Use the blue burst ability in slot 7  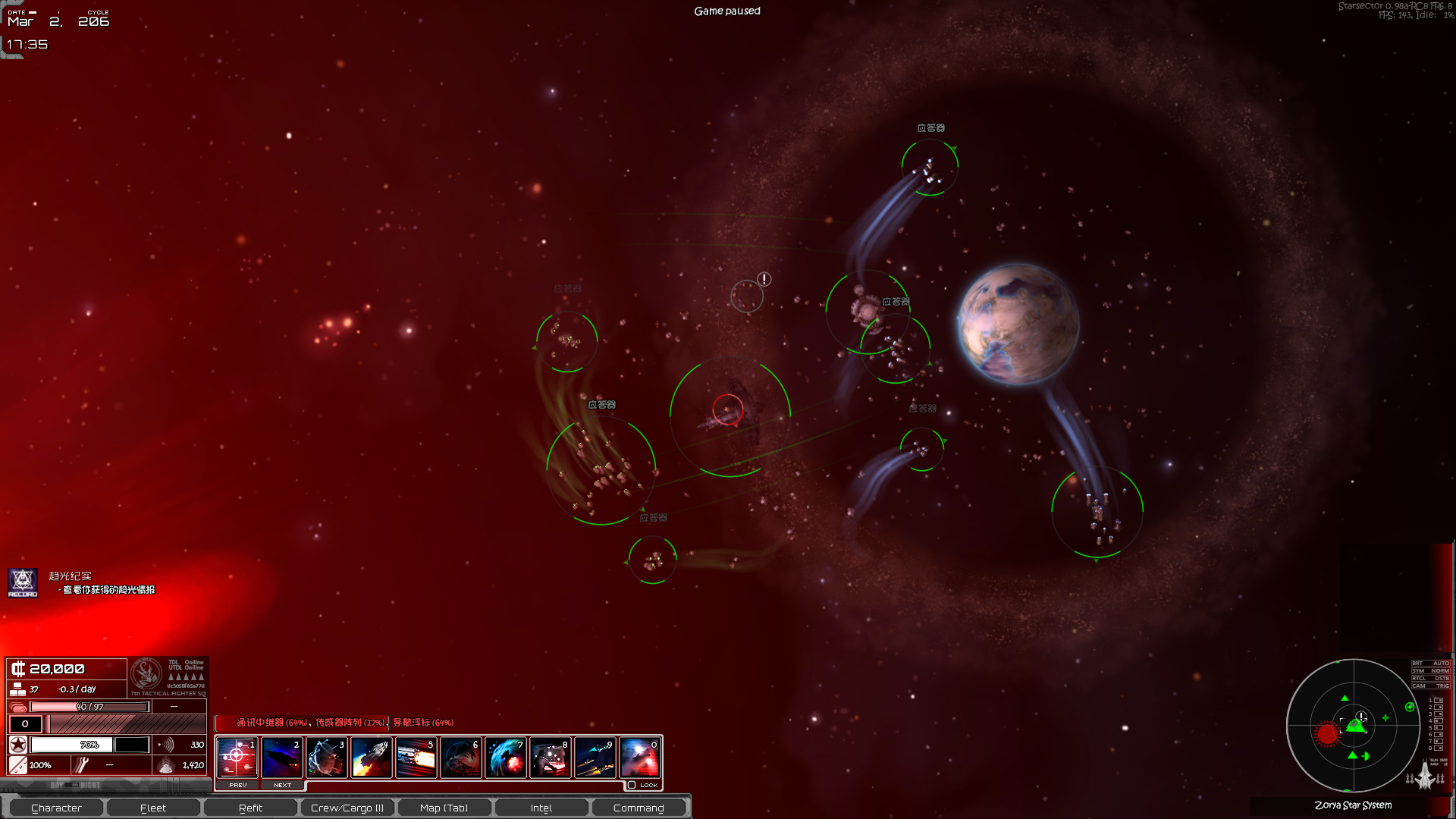506,757
